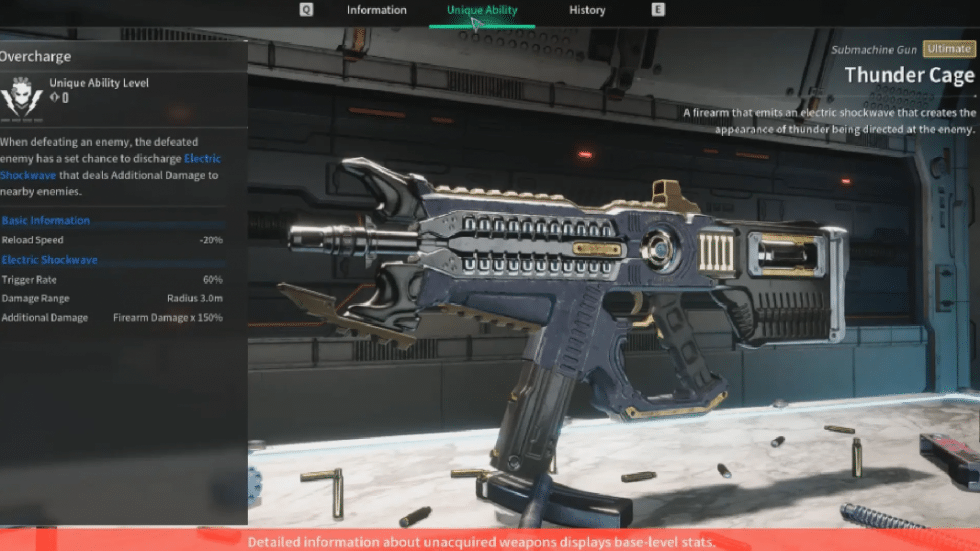Screen dimensions: 980x551
Task: Click the Electric Shockwave highlighted link
Action: click(x=202, y=159)
